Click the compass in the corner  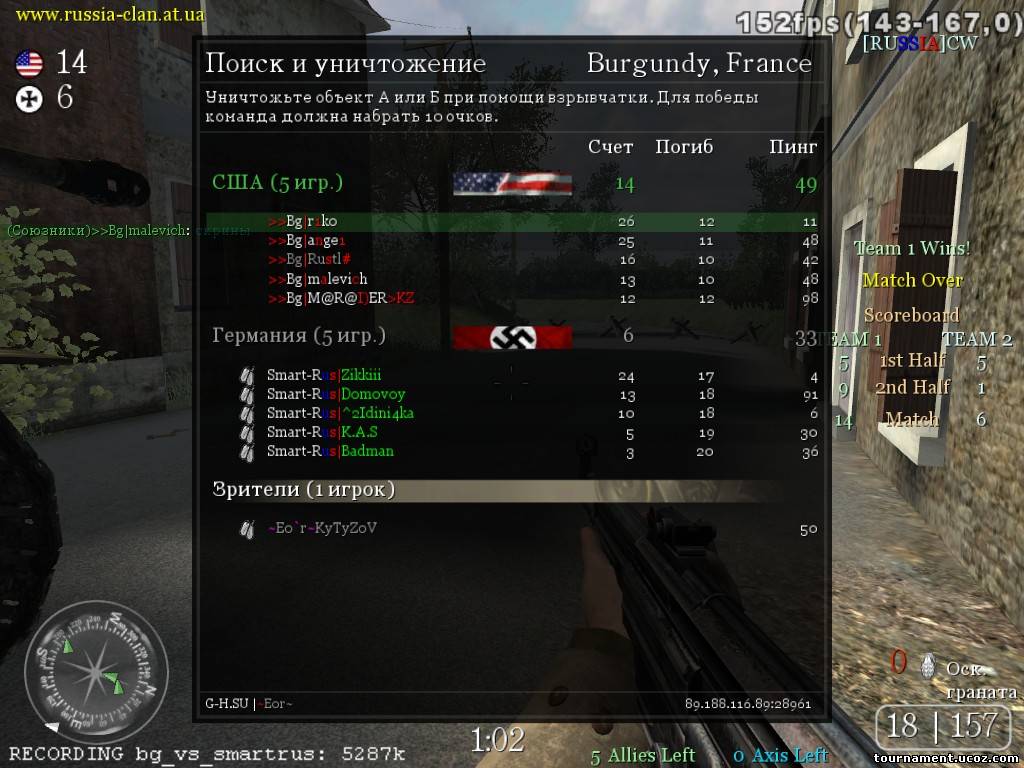[x=96, y=671]
